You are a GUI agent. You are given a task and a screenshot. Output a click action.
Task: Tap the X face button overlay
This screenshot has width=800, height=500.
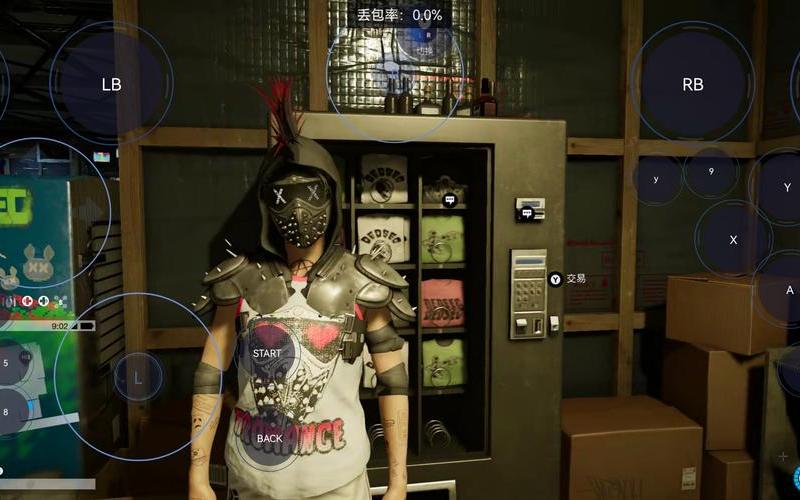pyautogui.click(x=733, y=239)
